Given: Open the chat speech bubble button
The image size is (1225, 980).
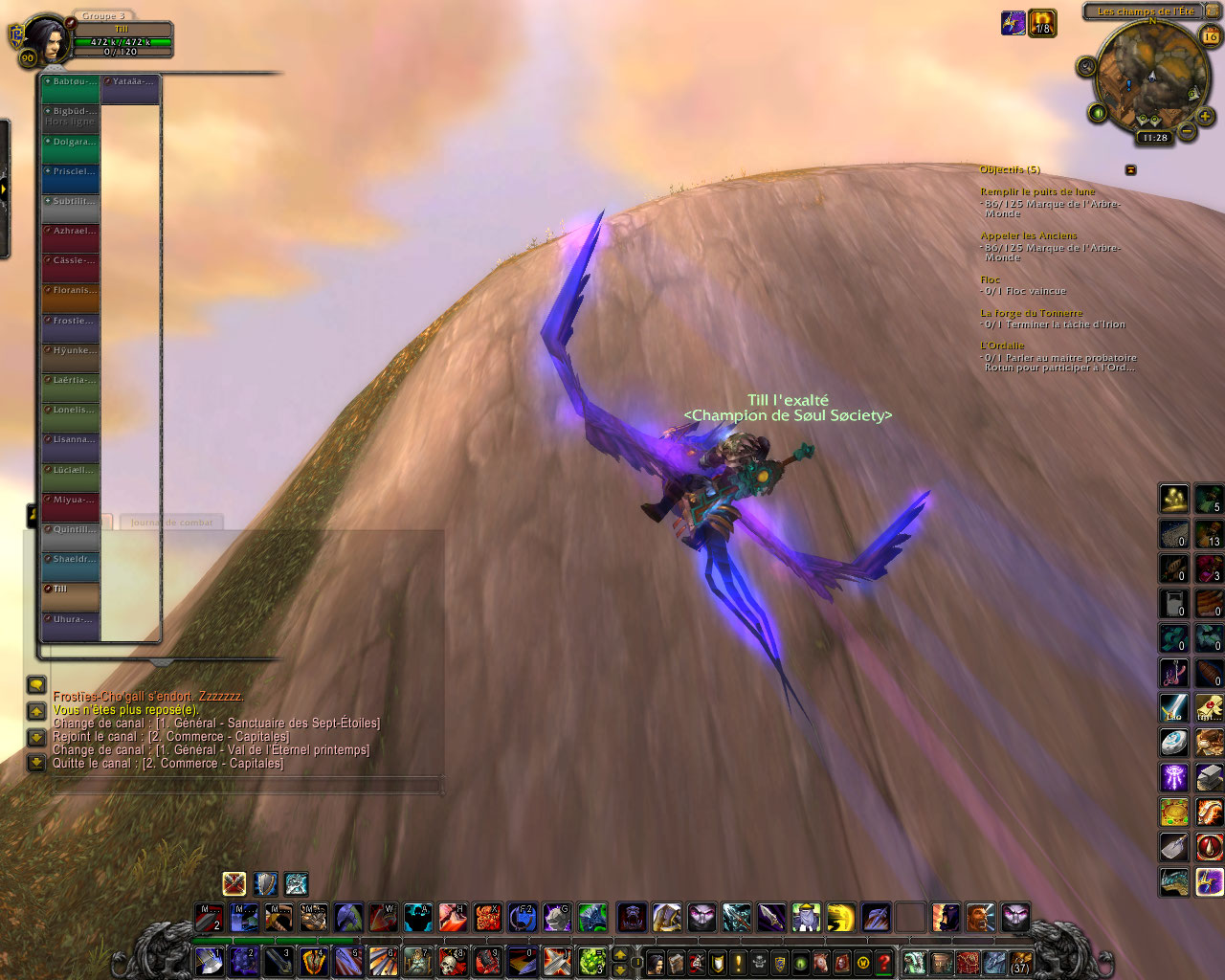Looking at the screenshot, I should pyautogui.click(x=36, y=684).
